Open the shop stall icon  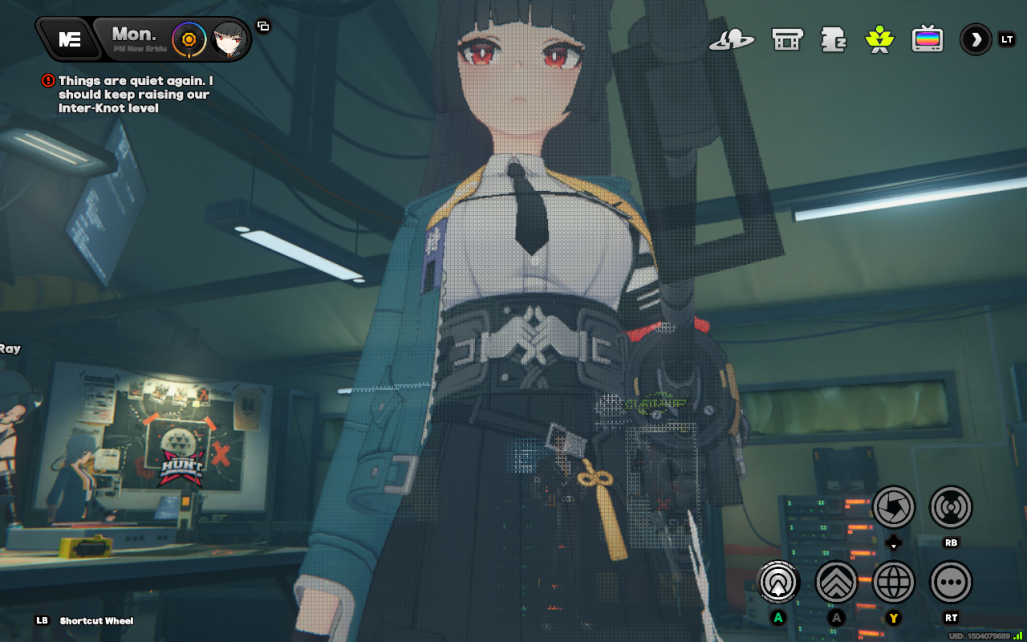[788, 40]
